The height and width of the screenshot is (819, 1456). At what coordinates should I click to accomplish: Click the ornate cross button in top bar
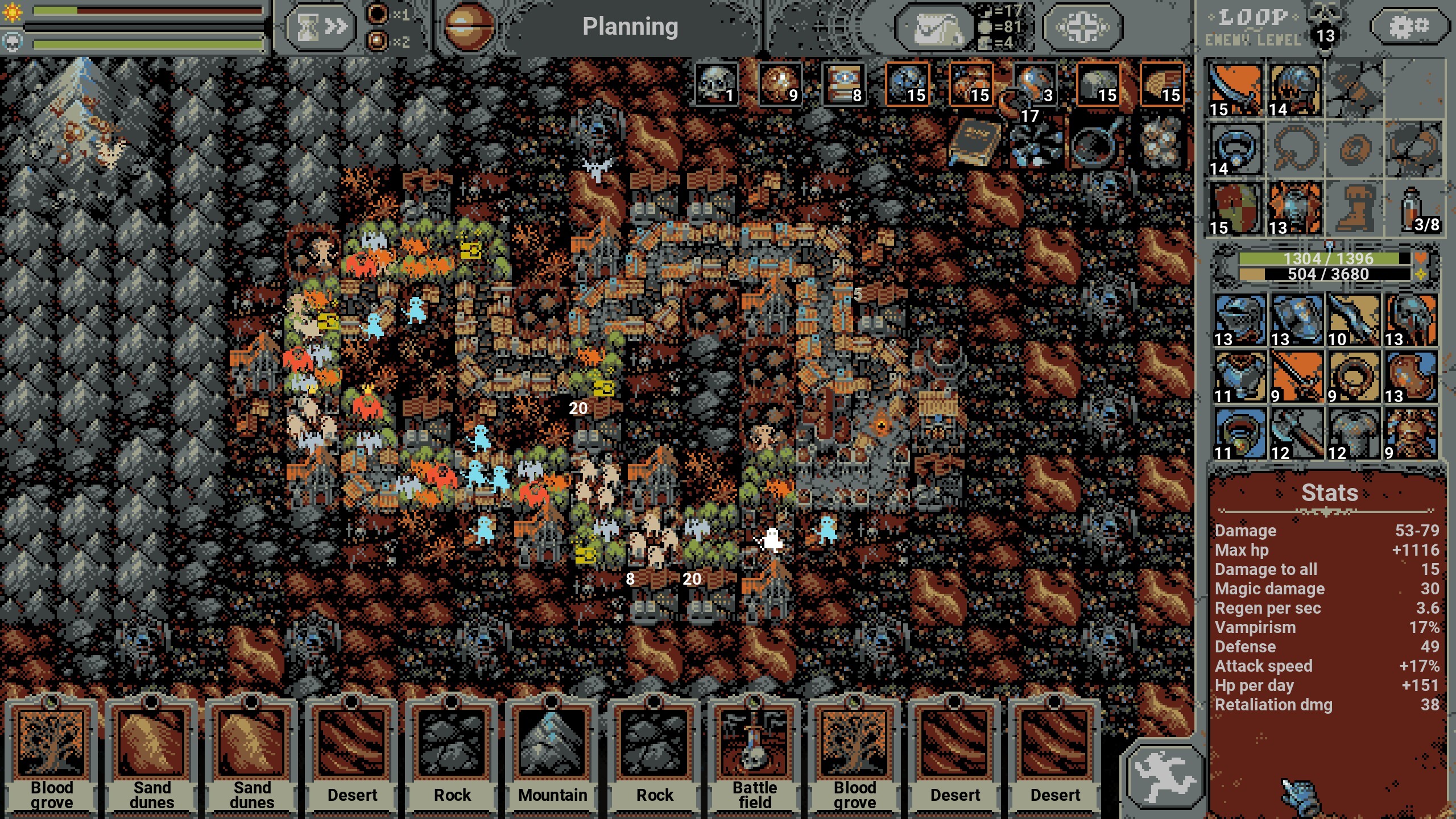coord(1082,27)
